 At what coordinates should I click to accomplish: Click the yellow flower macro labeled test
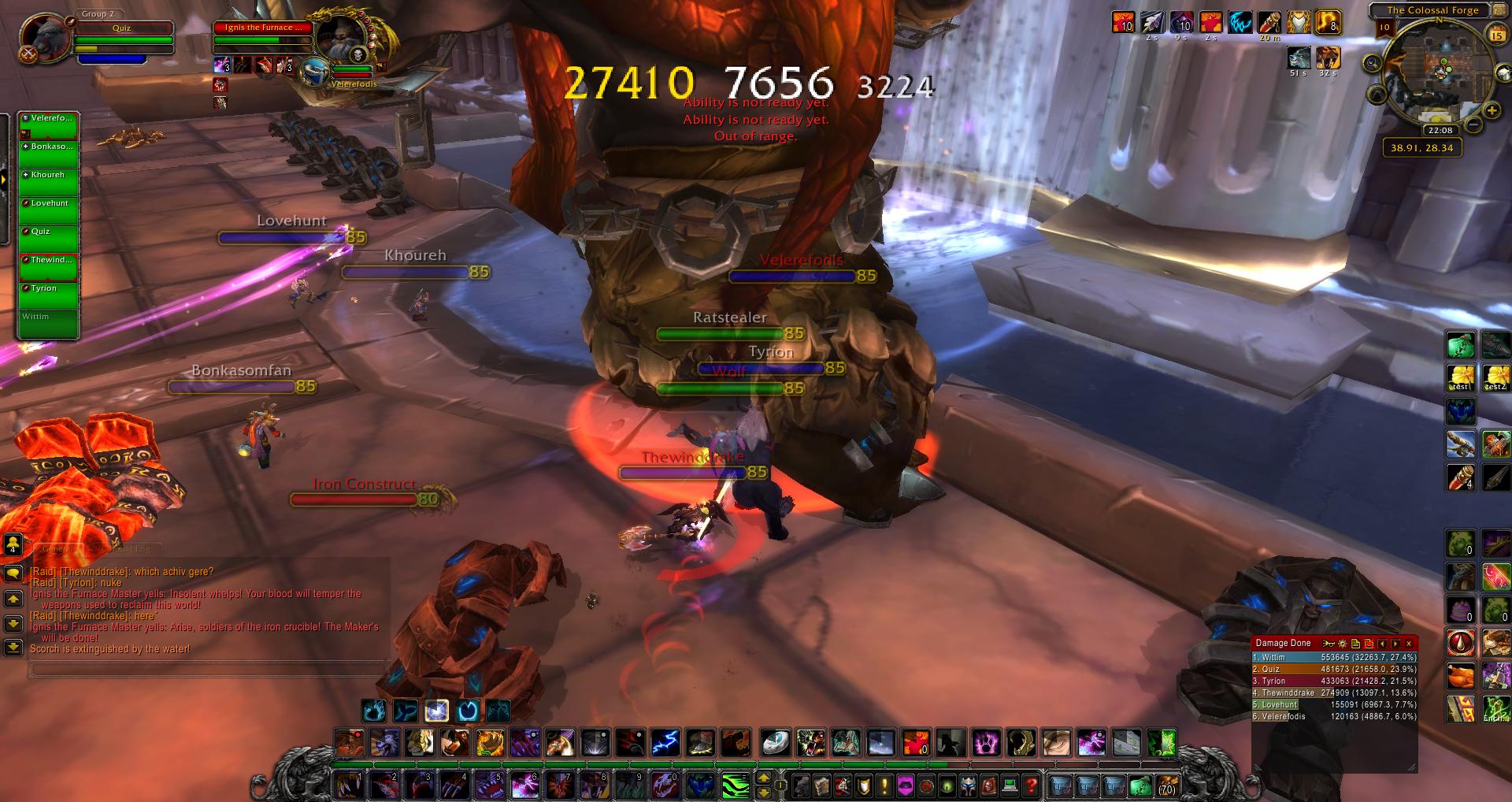1461,377
